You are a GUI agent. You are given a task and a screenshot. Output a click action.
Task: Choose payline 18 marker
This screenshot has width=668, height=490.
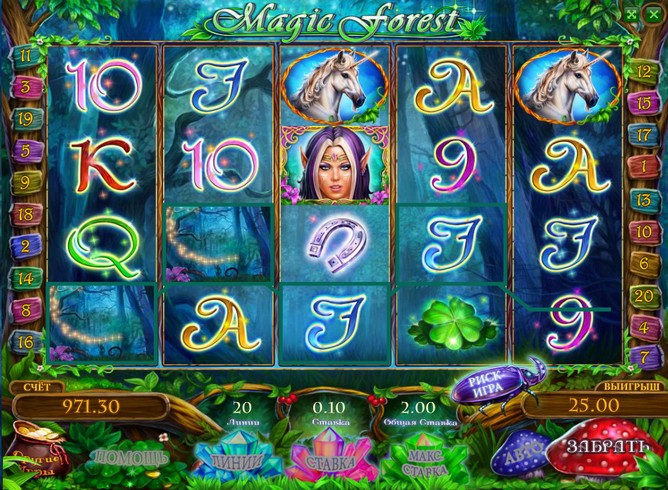(24, 214)
